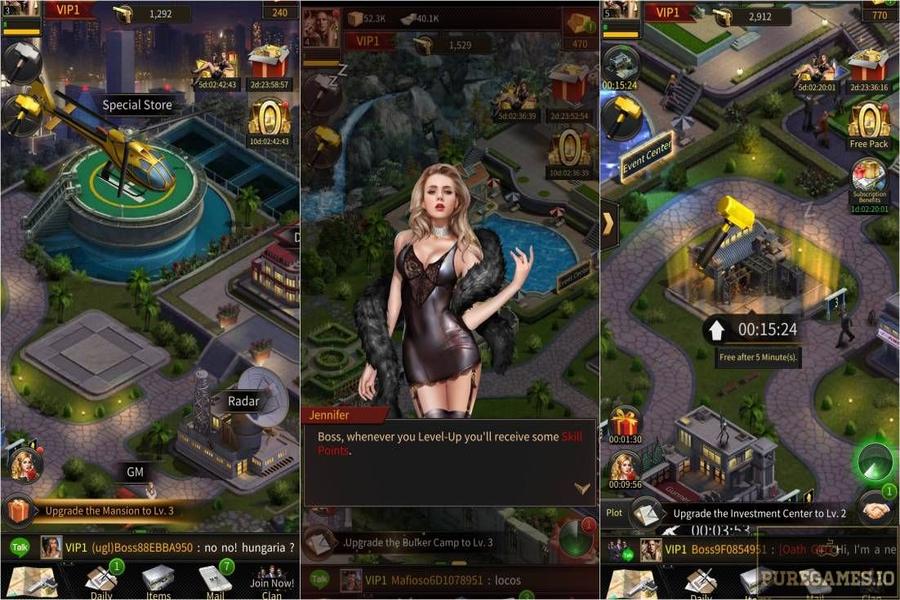This screenshot has width=900, height=600.
Task: Claim the gift box with 00:01:30 timer
Action: (624, 422)
